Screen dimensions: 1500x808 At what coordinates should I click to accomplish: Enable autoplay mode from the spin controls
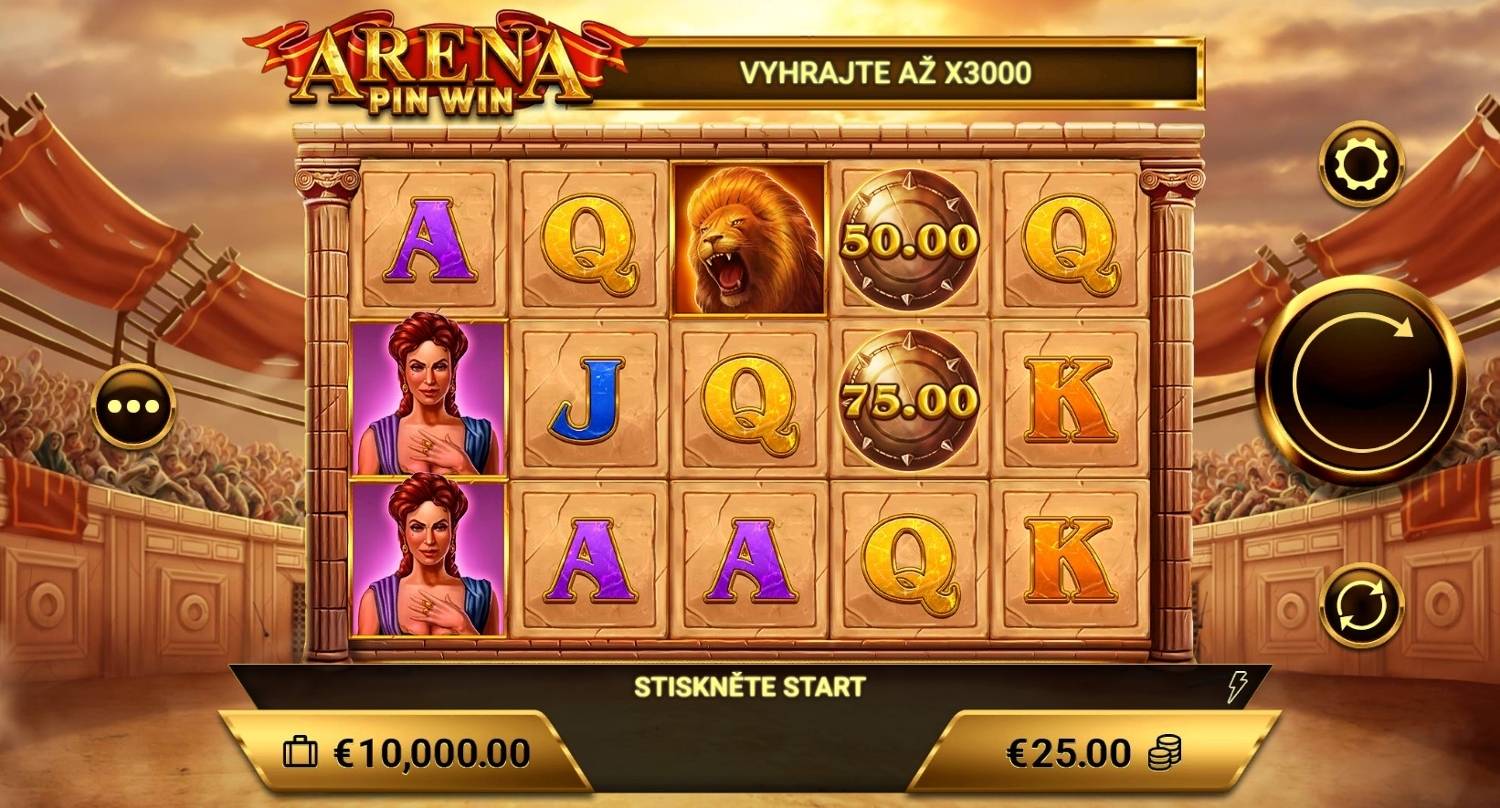pos(1362,605)
